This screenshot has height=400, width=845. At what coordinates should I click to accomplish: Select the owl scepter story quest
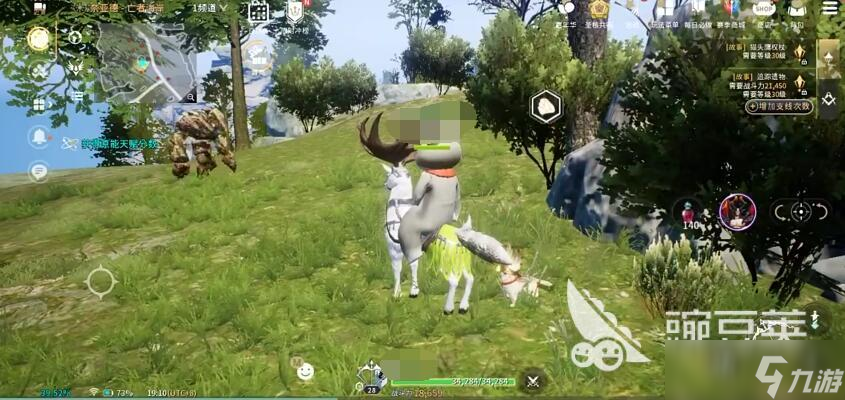[772, 52]
